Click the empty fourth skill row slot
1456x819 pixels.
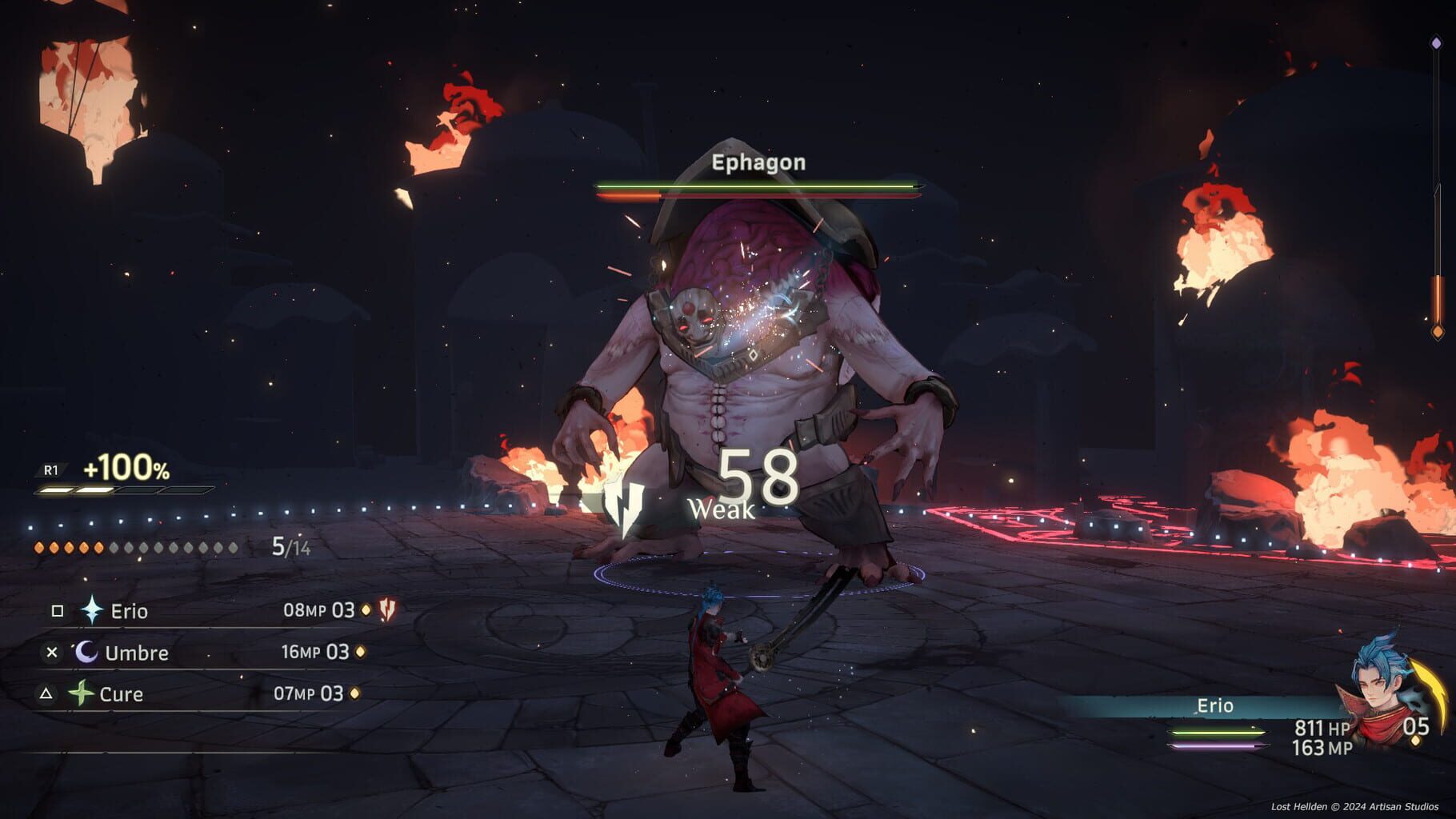pyautogui.click(x=160, y=732)
